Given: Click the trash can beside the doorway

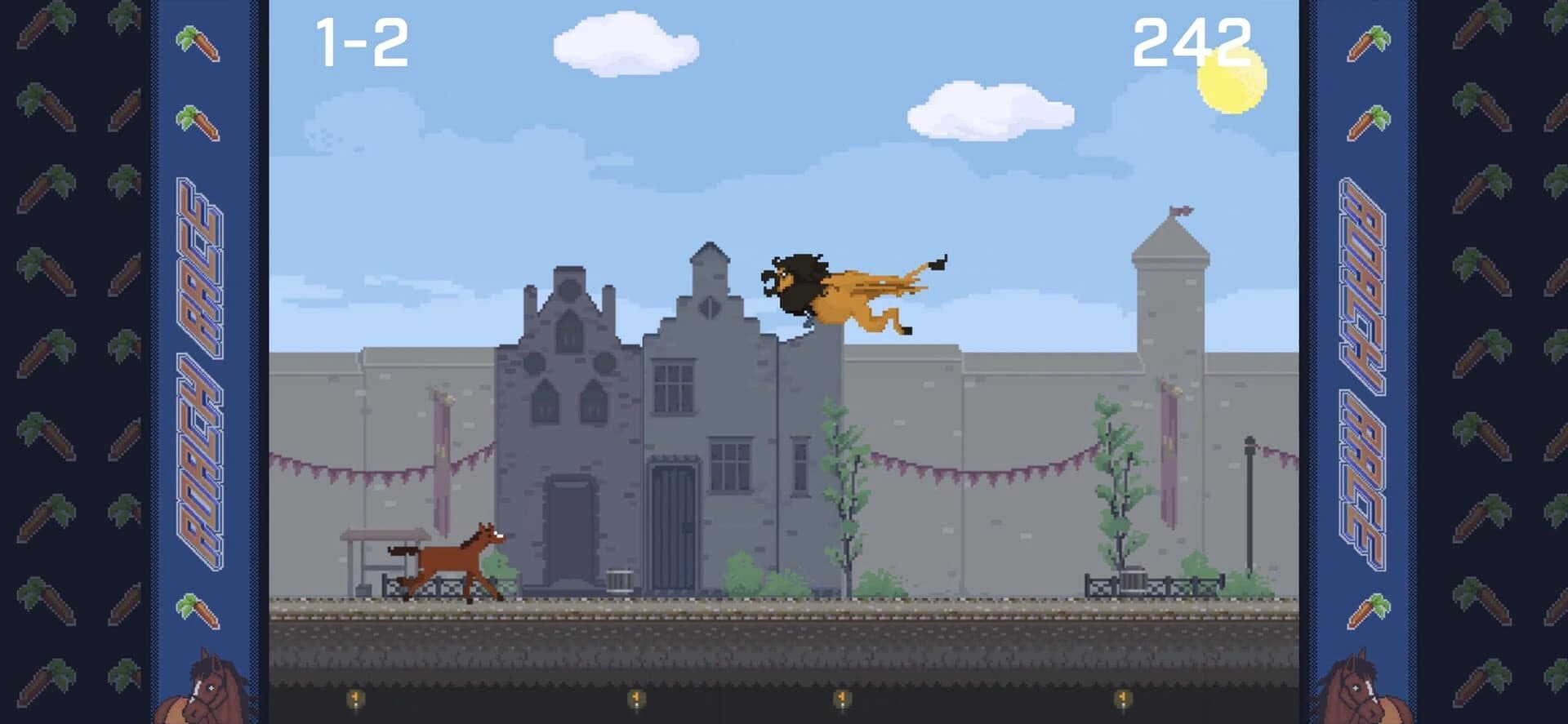Looking at the screenshot, I should coord(620,580).
